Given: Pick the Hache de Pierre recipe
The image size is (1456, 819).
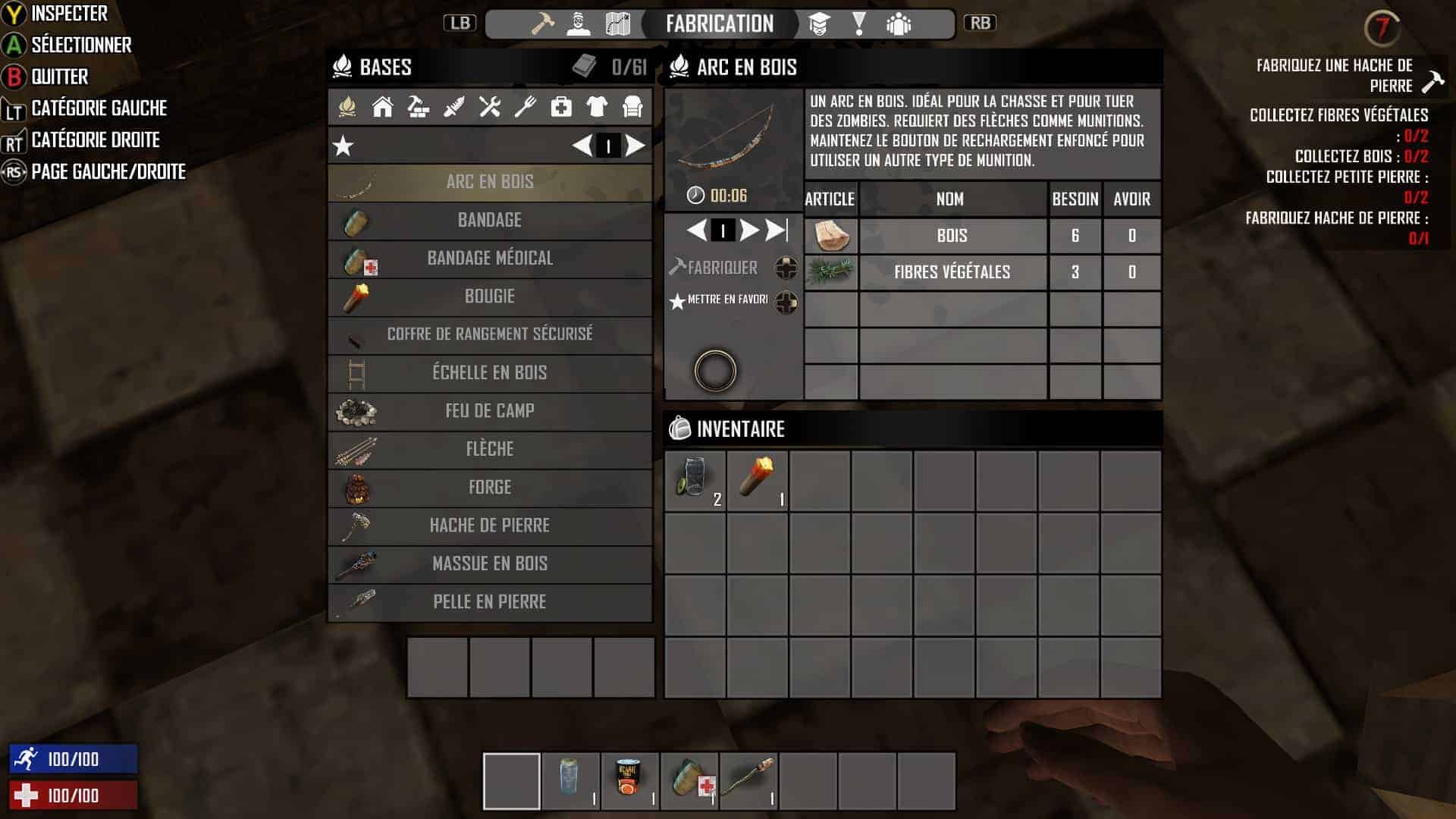Looking at the screenshot, I should coord(490,526).
